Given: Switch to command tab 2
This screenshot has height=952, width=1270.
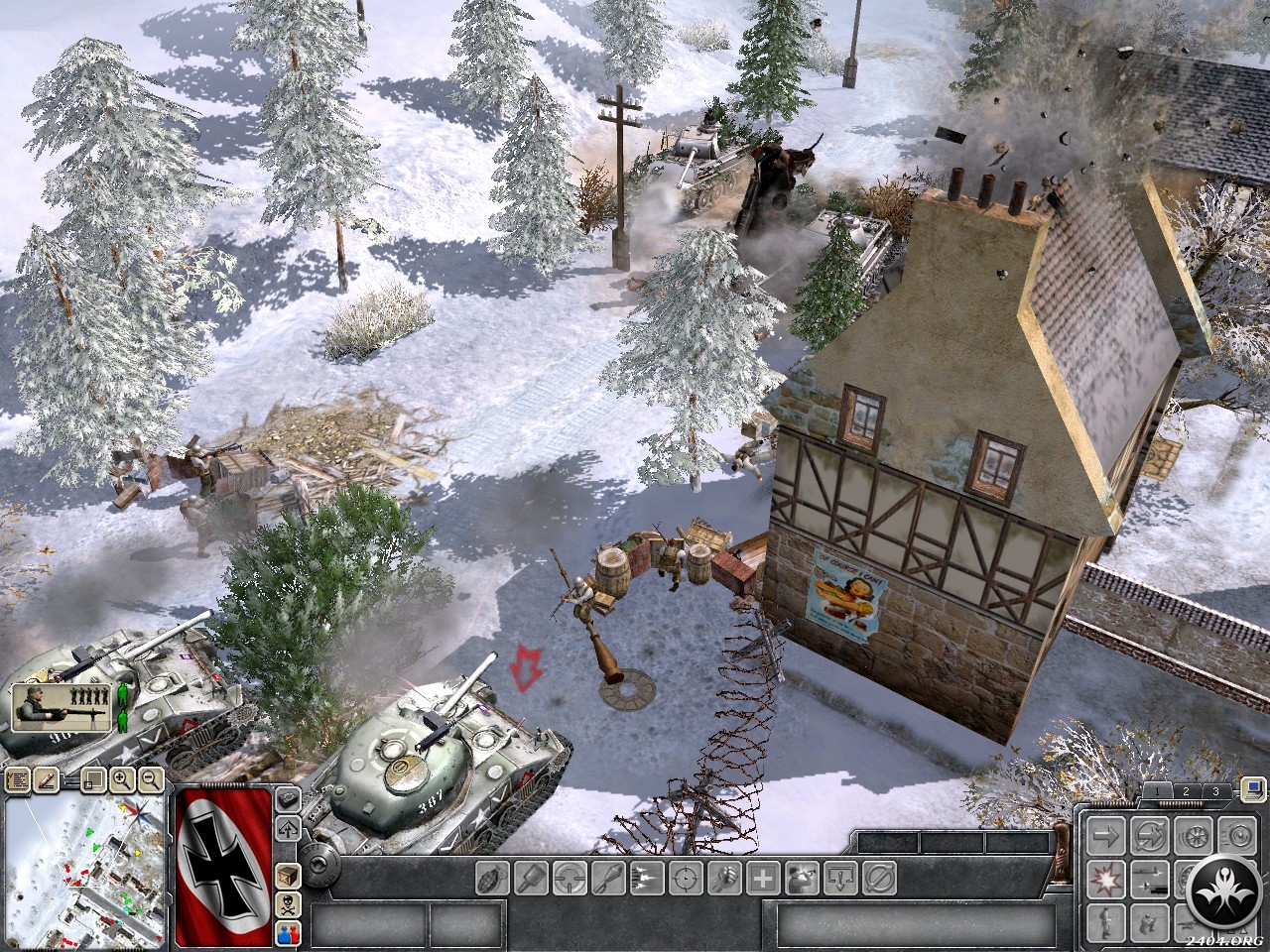Looking at the screenshot, I should tap(1185, 790).
